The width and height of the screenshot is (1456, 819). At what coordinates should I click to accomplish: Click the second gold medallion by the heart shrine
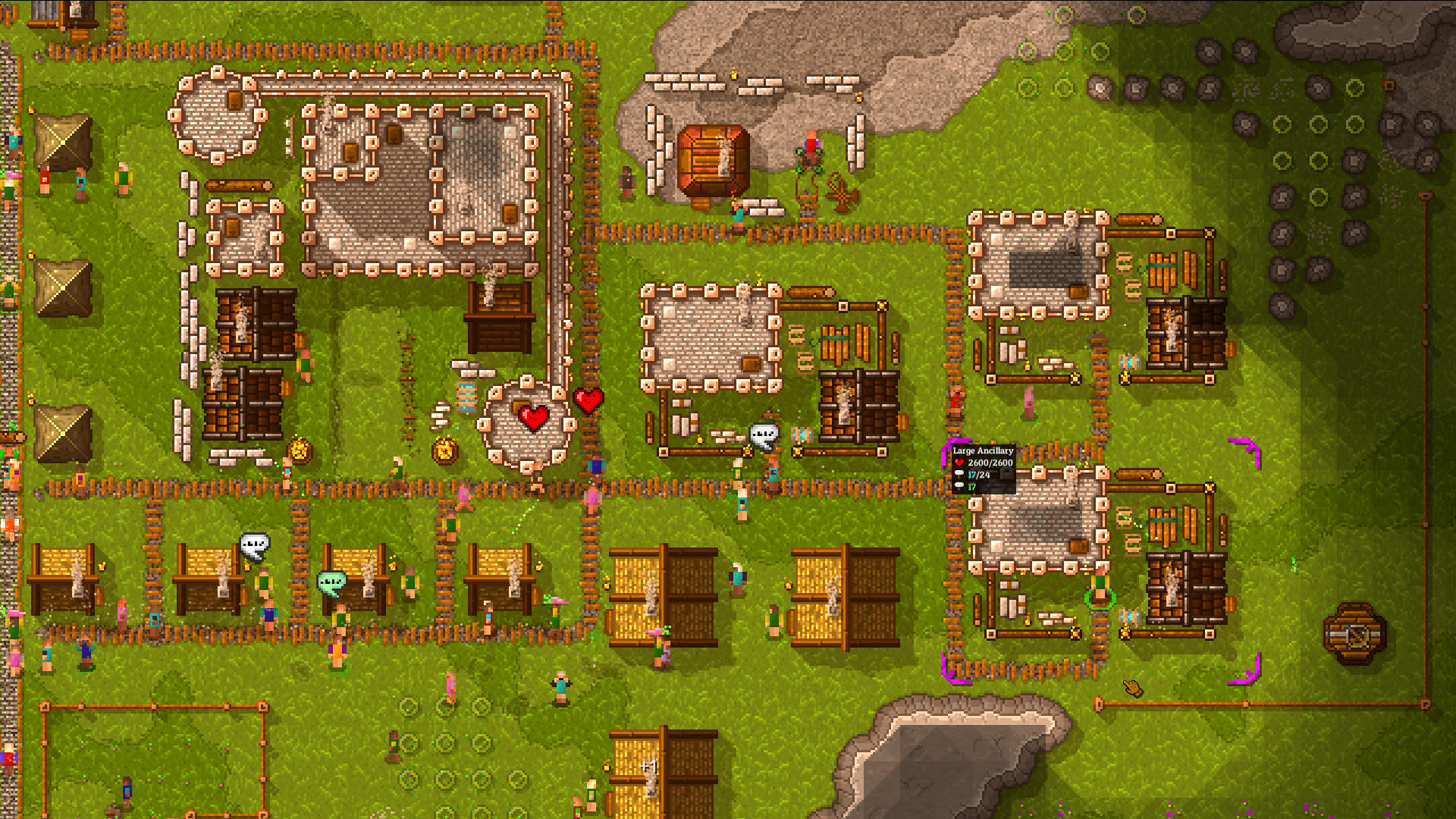[x=445, y=450]
